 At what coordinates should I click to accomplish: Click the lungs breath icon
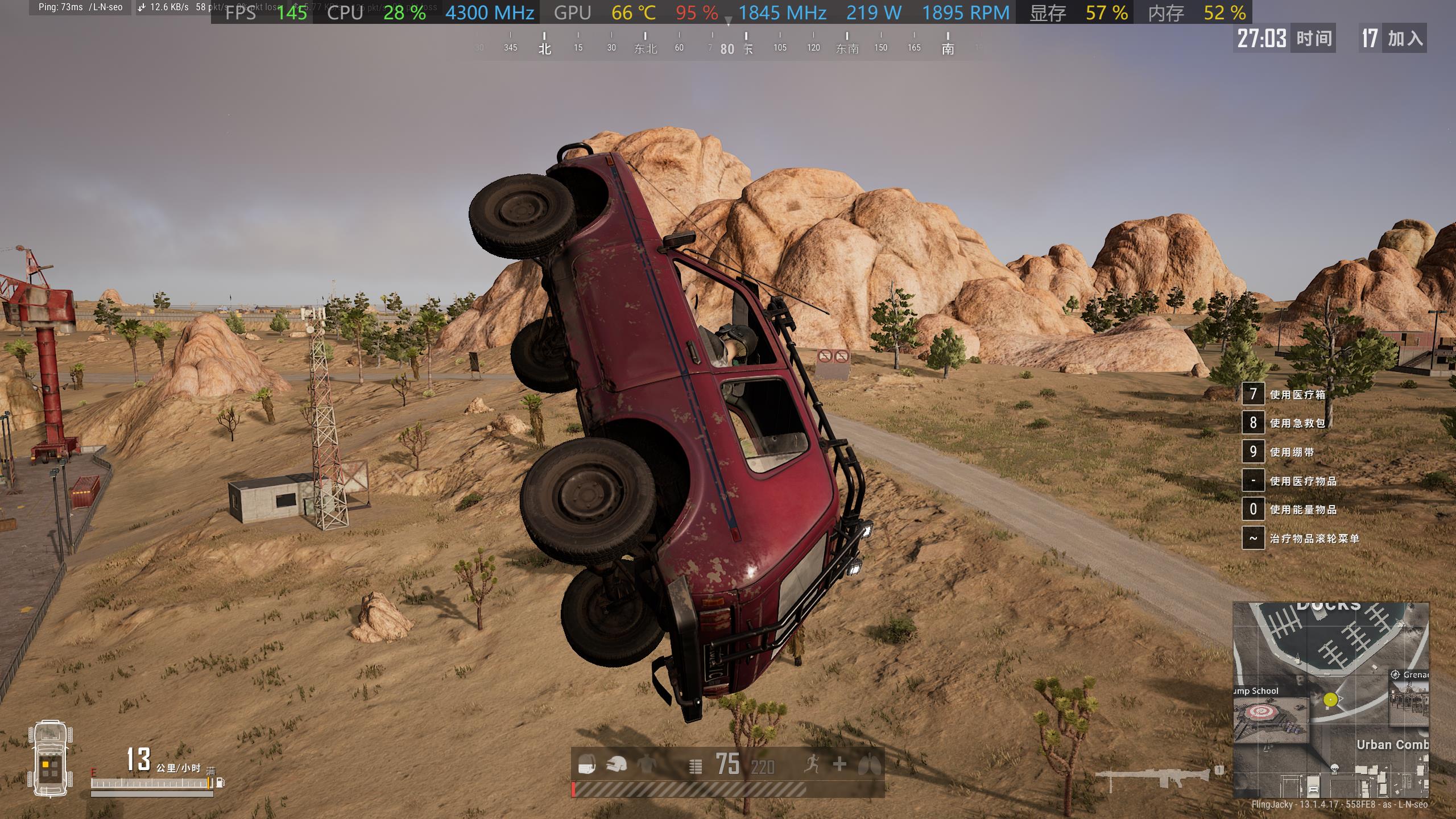click(869, 764)
